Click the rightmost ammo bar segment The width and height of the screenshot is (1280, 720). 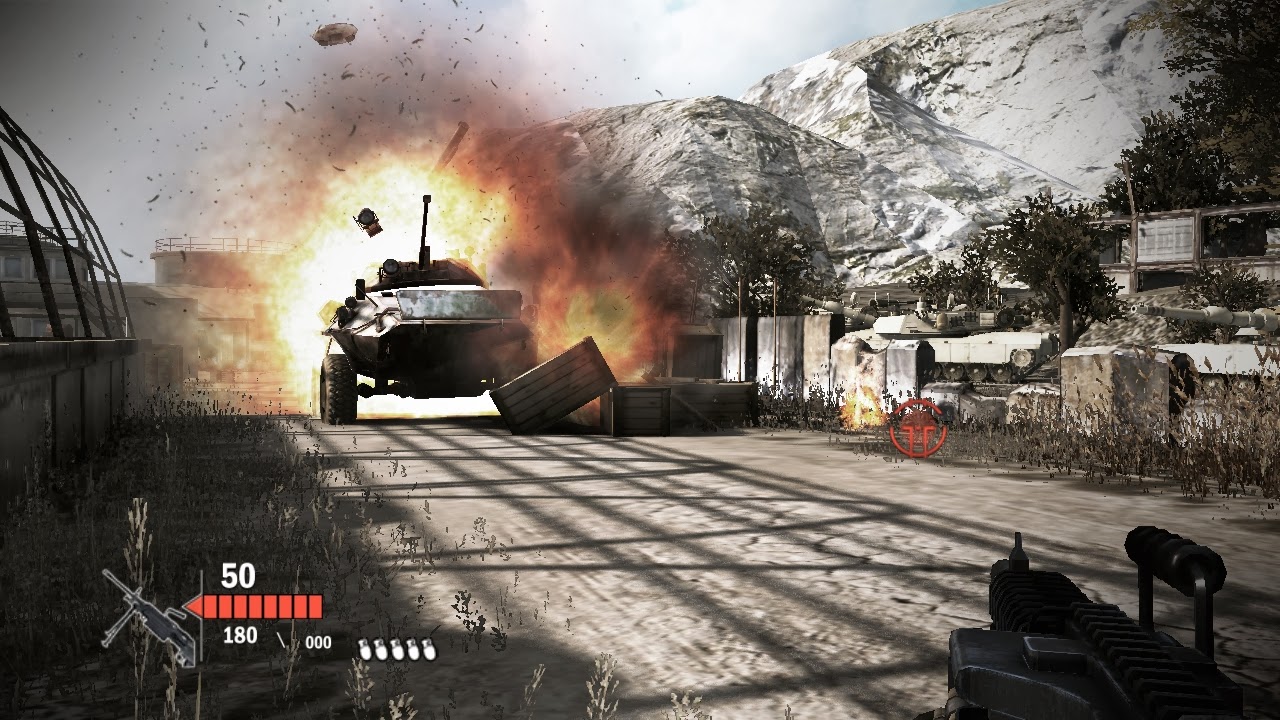pyautogui.click(x=313, y=606)
